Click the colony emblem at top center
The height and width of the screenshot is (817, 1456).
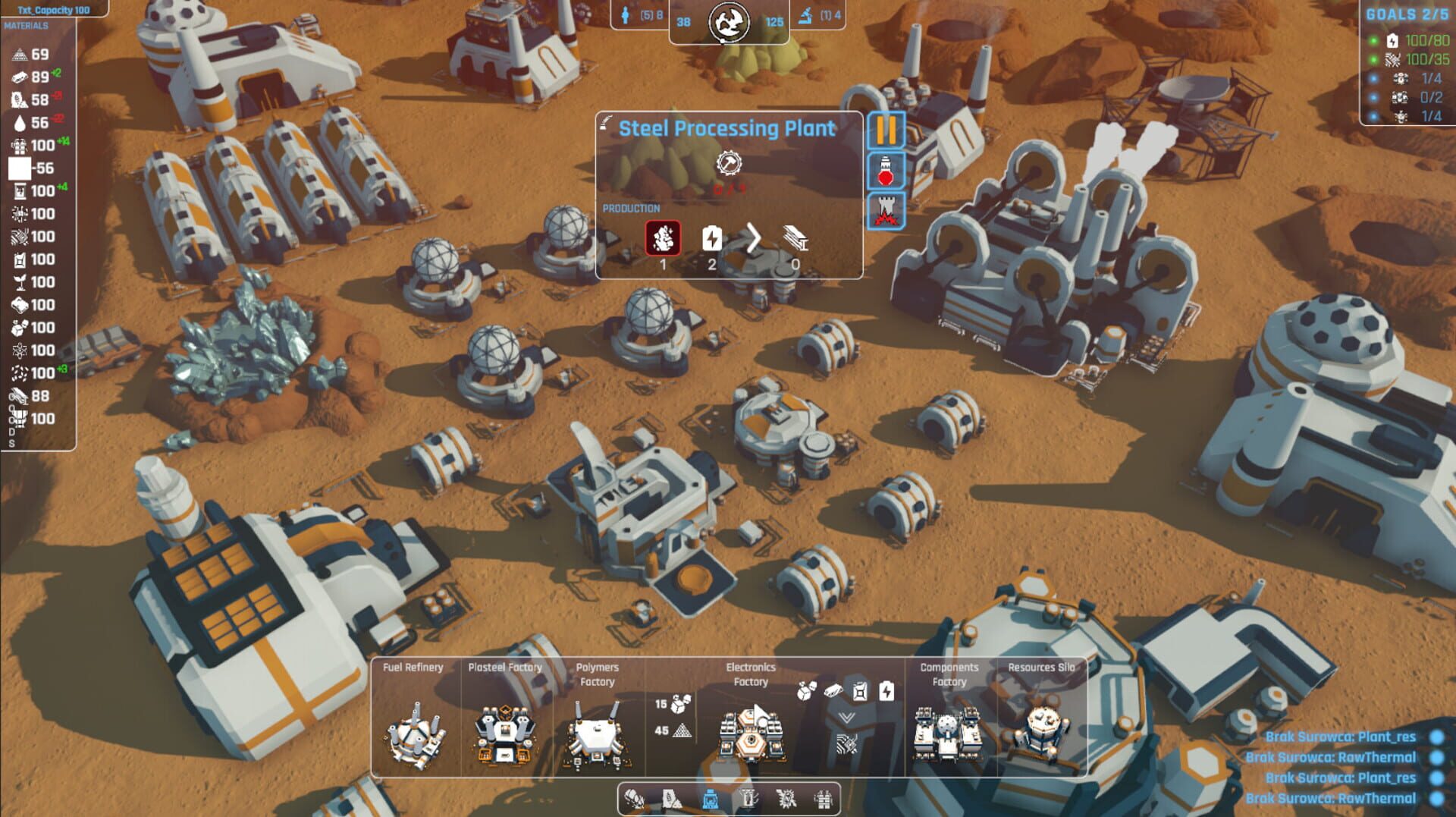(x=729, y=22)
